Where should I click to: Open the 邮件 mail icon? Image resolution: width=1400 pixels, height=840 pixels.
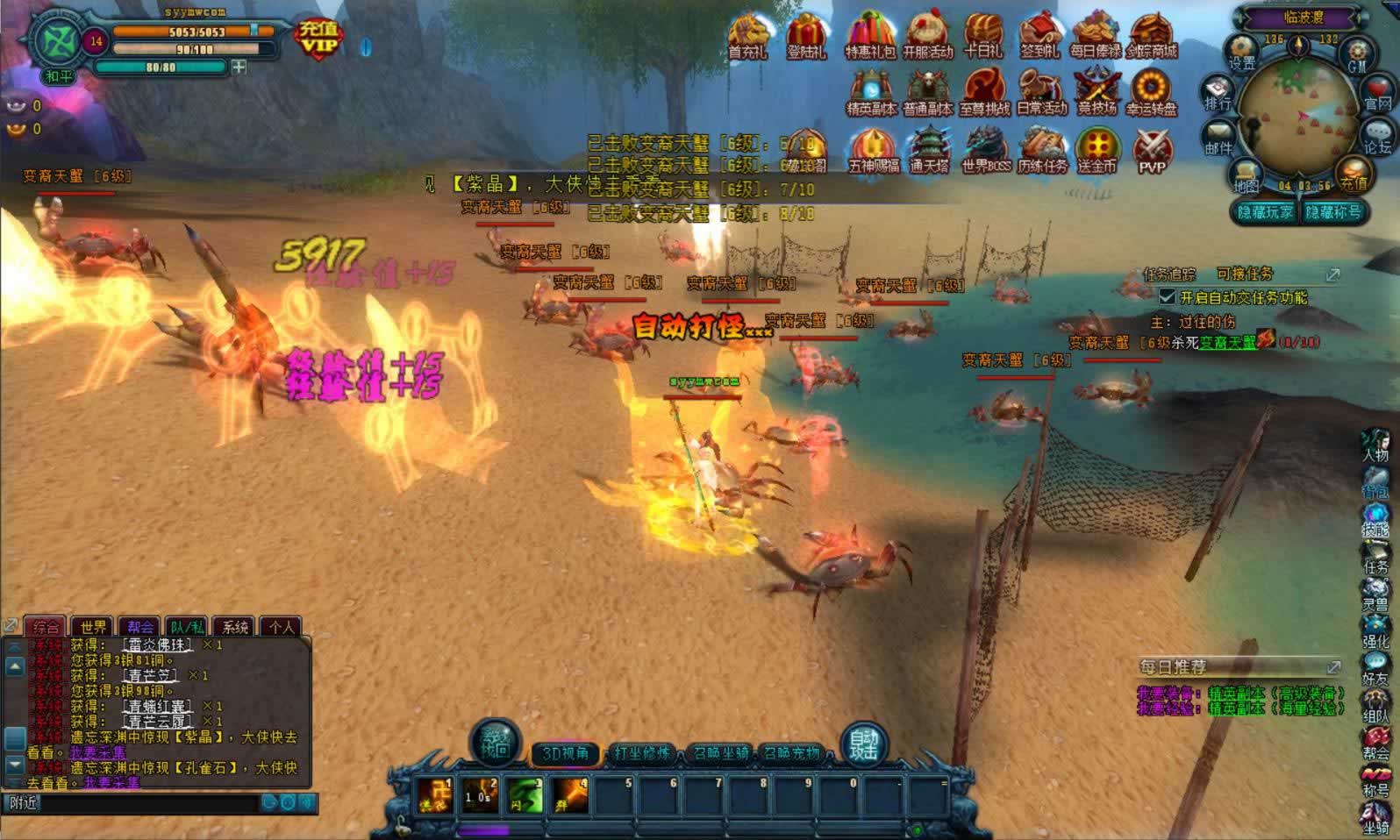tap(1218, 139)
